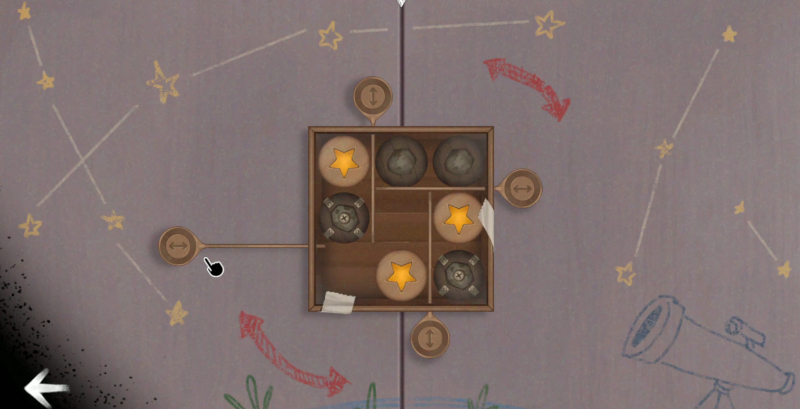This screenshot has height=409, width=800.
Task: Click the short horizontal knob by the taped edge
Action: pos(521,188)
